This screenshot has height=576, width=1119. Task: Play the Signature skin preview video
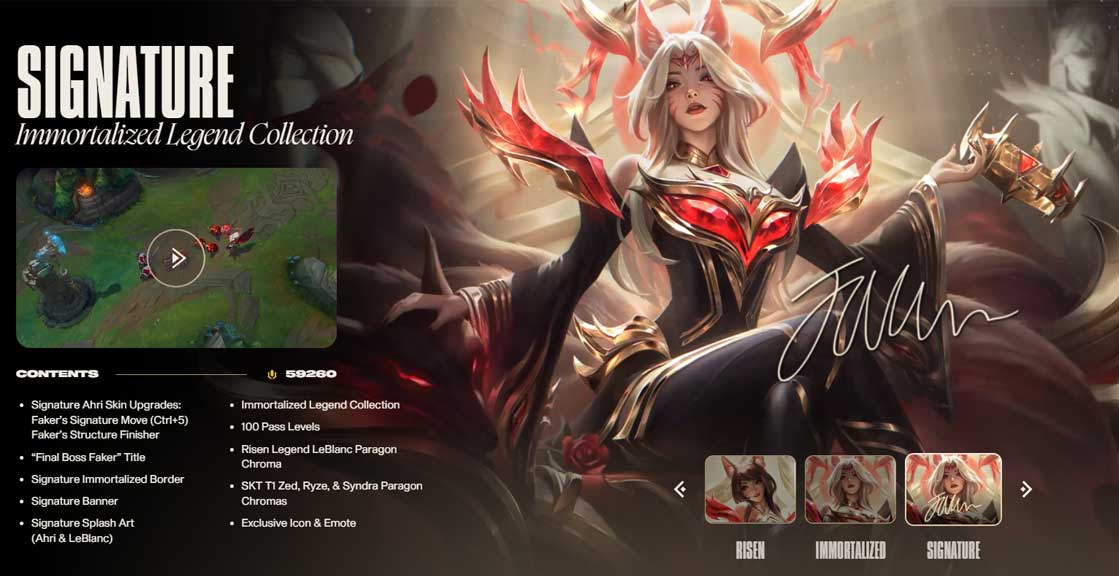[176, 258]
